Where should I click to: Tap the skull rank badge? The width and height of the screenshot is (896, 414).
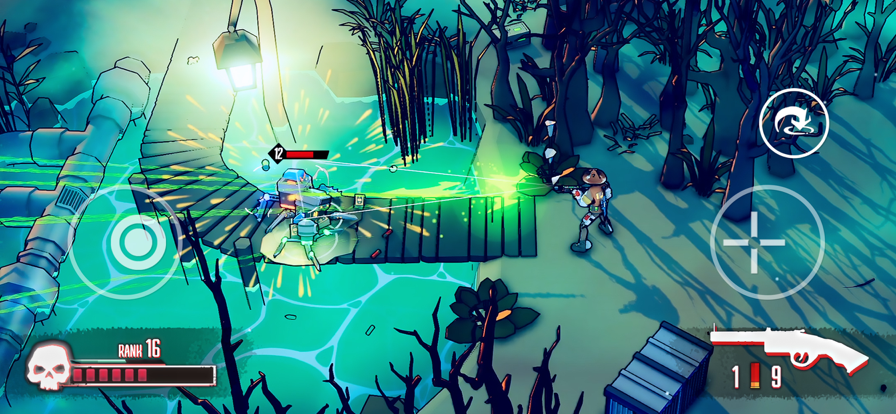49,368
